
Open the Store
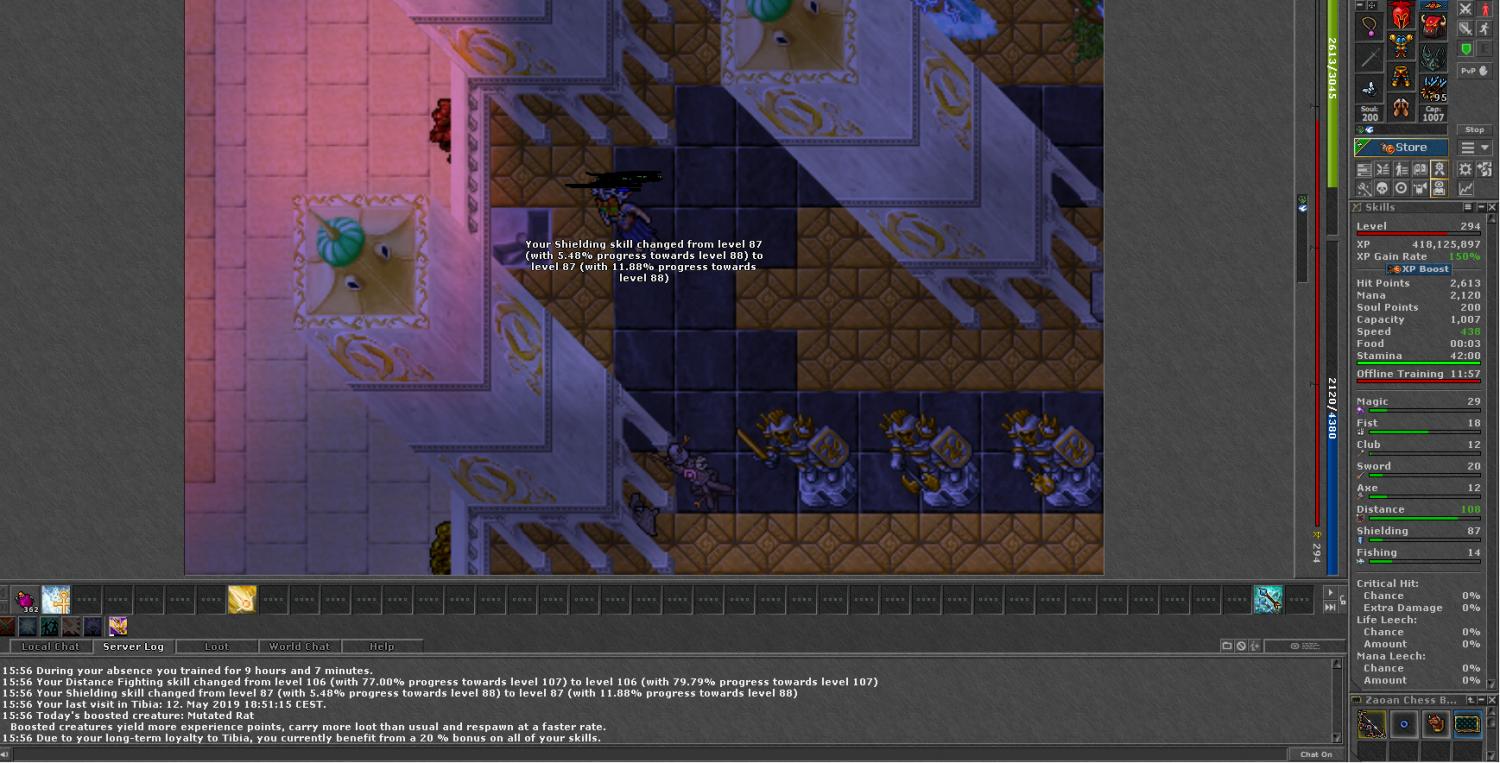point(1401,148)
